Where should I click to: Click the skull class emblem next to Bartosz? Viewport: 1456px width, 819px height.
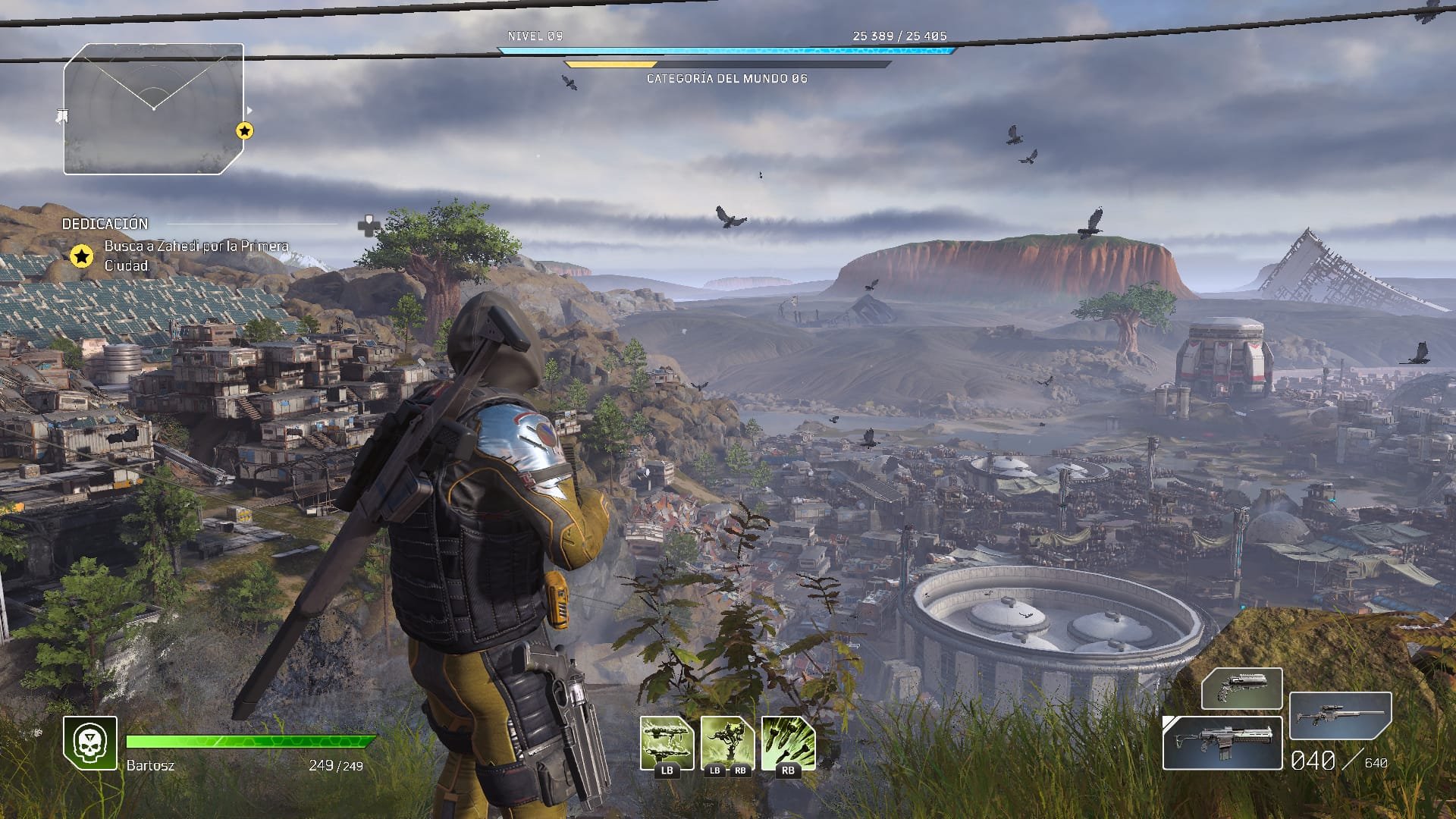pyautogui.click(x=90, y=743)
